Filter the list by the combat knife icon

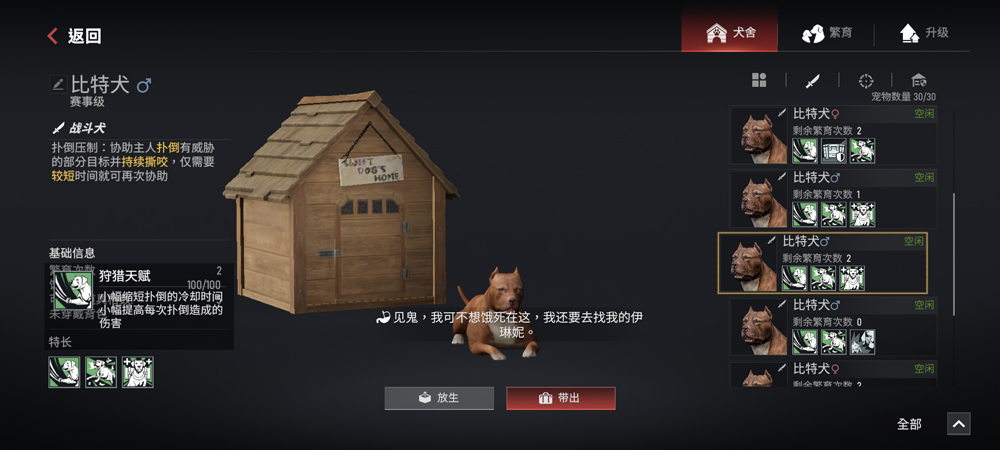(x=813, y=80)
